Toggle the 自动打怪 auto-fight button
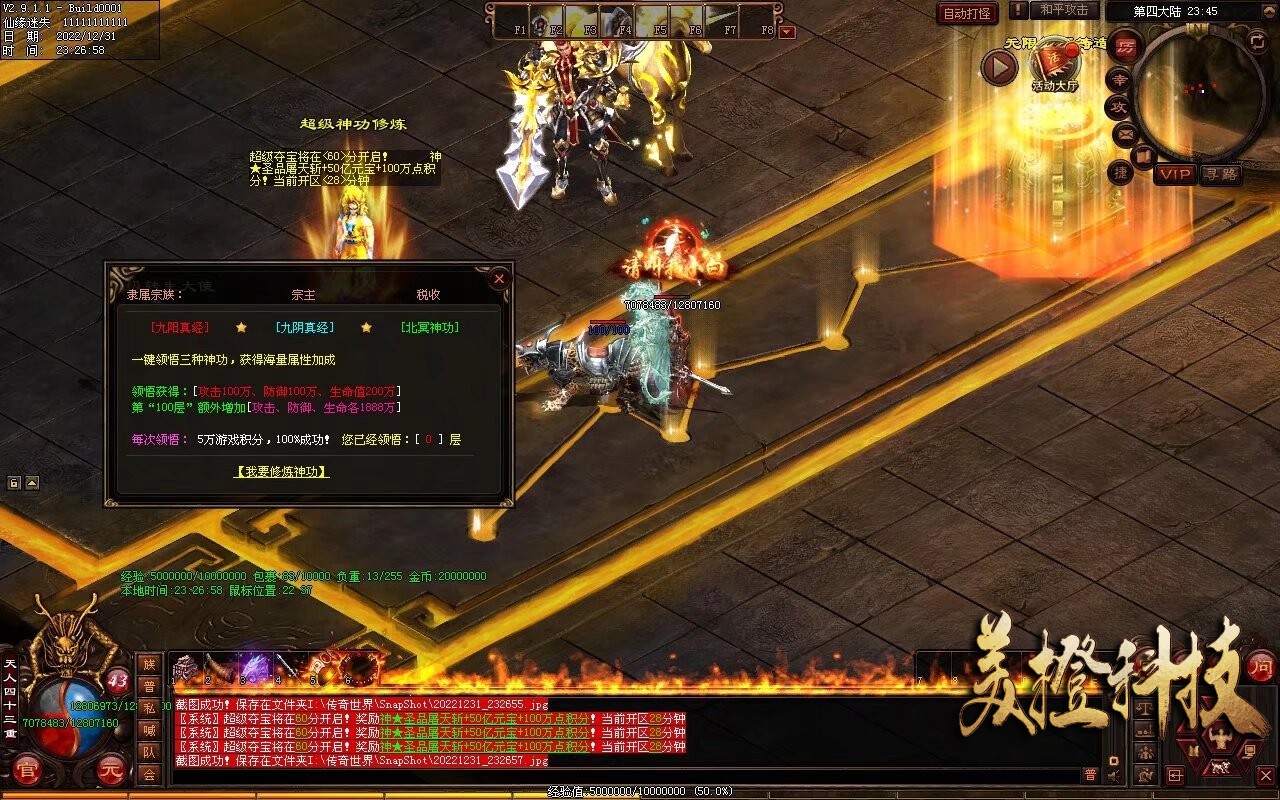Viewport: 1280px width, 800px height. (x=967, y=14)
